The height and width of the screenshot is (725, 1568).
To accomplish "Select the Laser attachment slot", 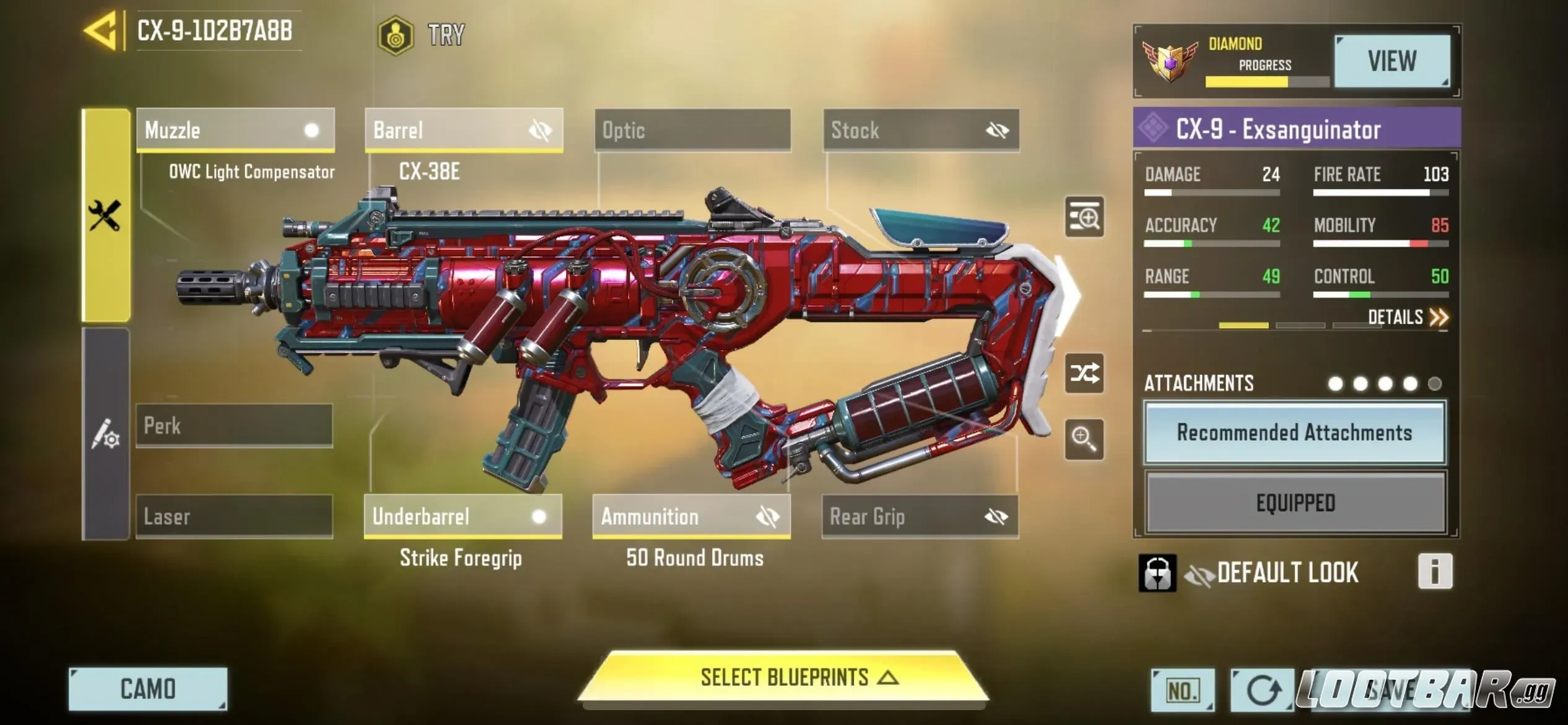I will 234,516.
